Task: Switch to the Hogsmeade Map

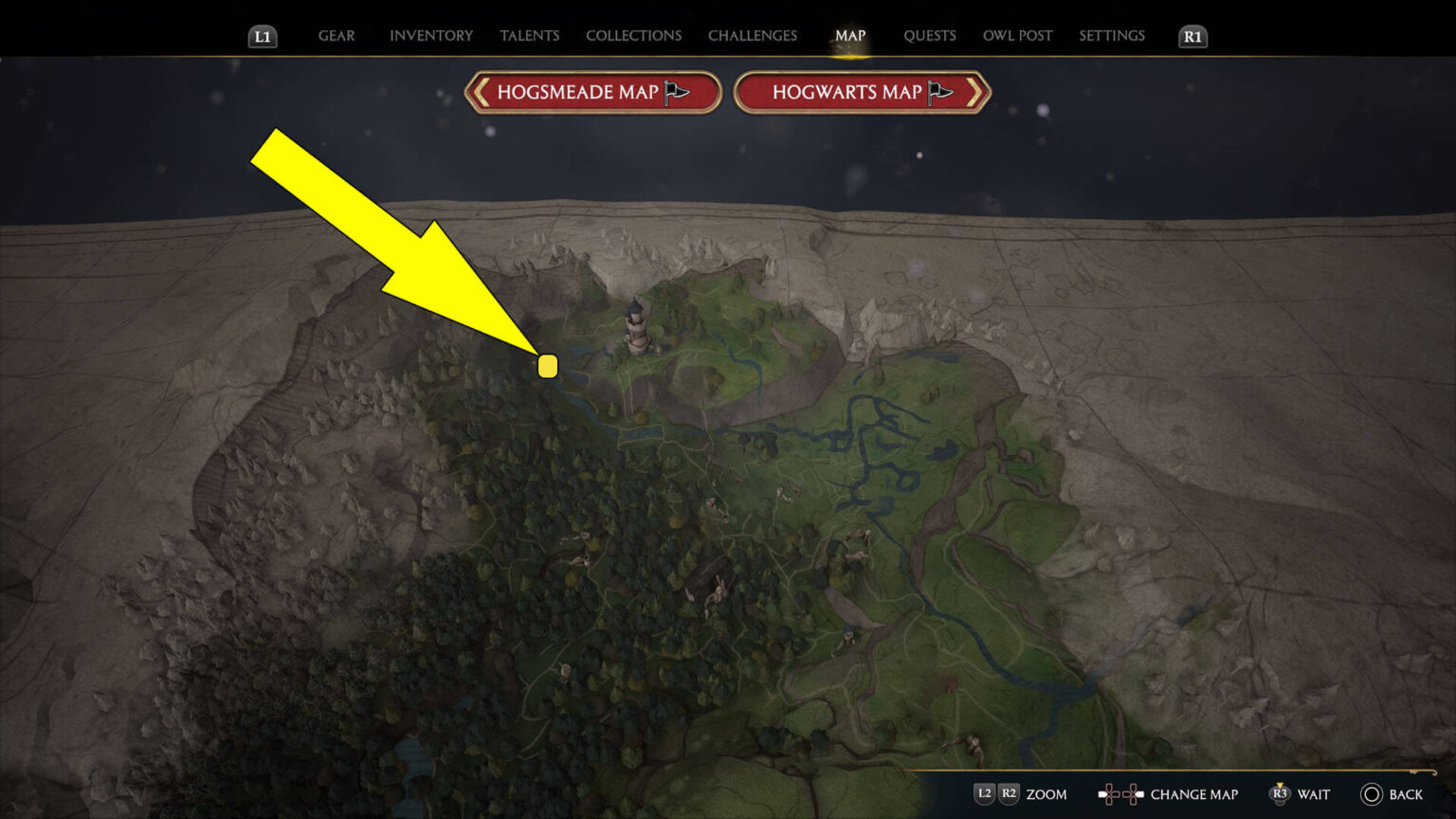Action: click(592, 92)
